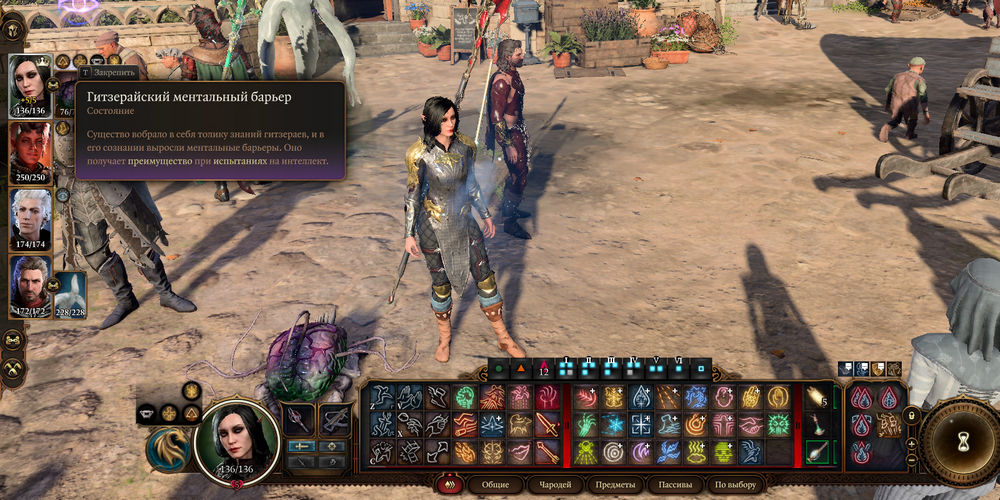1000x500 pixels.
Task: Open the Чародей hotbar tab
Action: [557, 485]
